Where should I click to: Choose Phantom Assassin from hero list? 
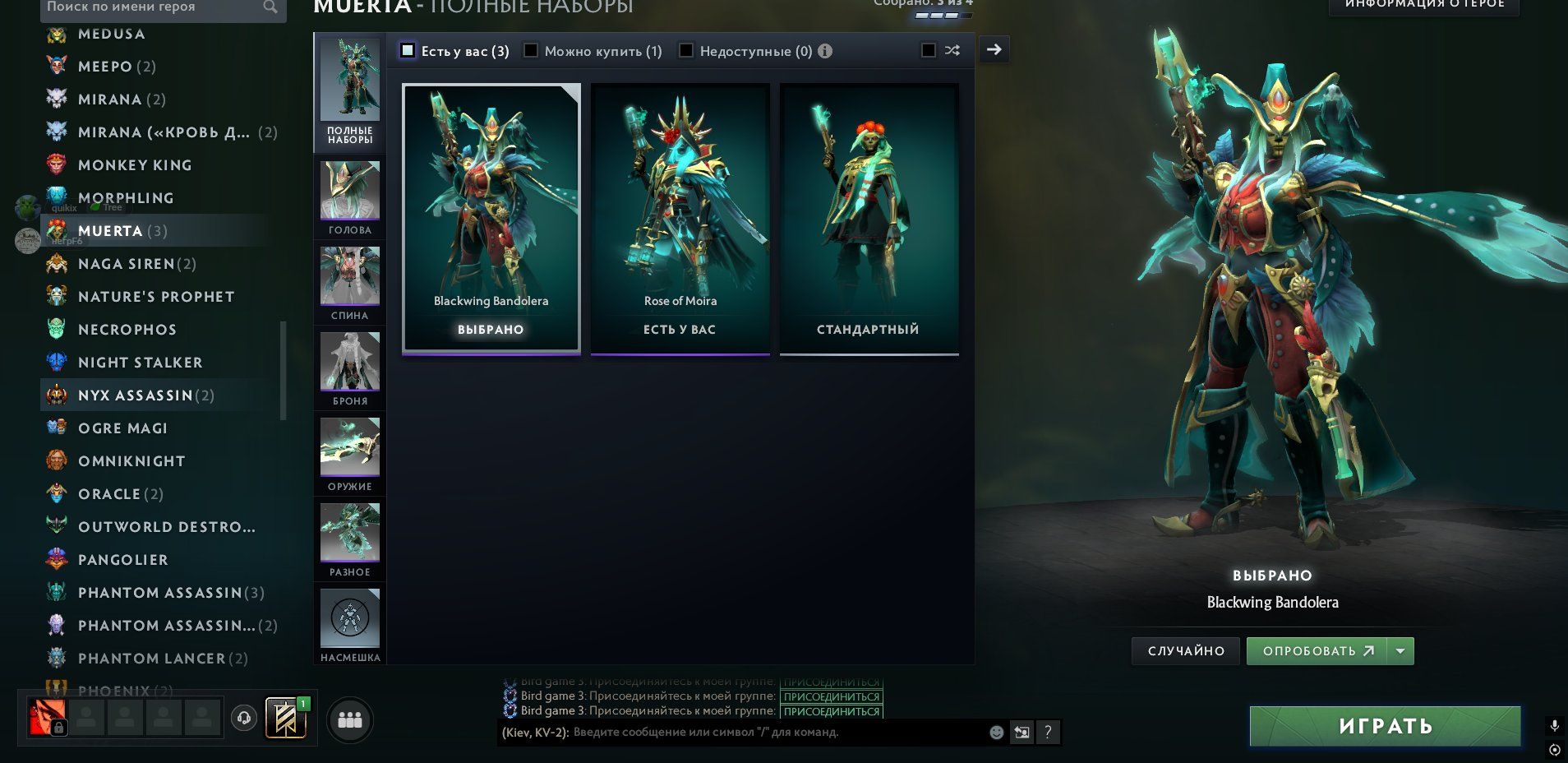[x=159, y=593]
